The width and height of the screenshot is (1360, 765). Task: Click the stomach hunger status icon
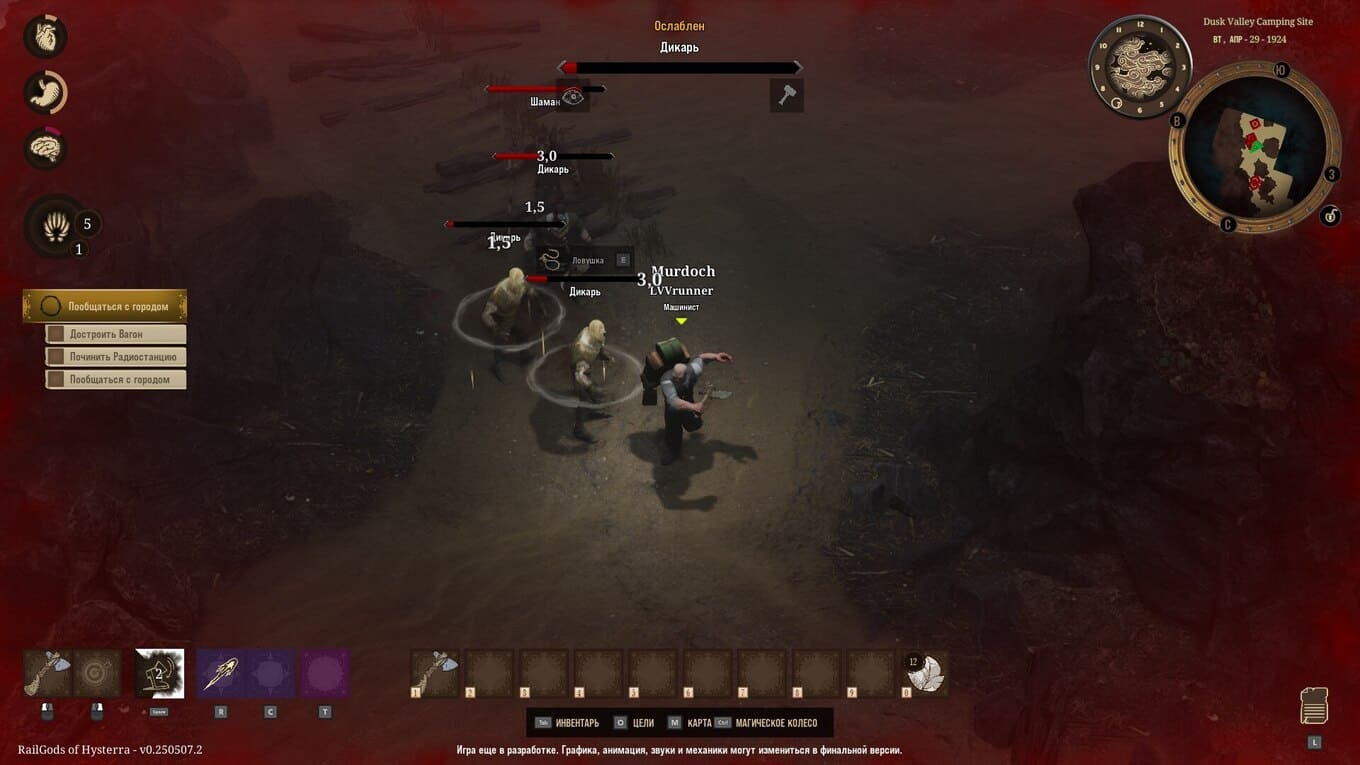45,93
